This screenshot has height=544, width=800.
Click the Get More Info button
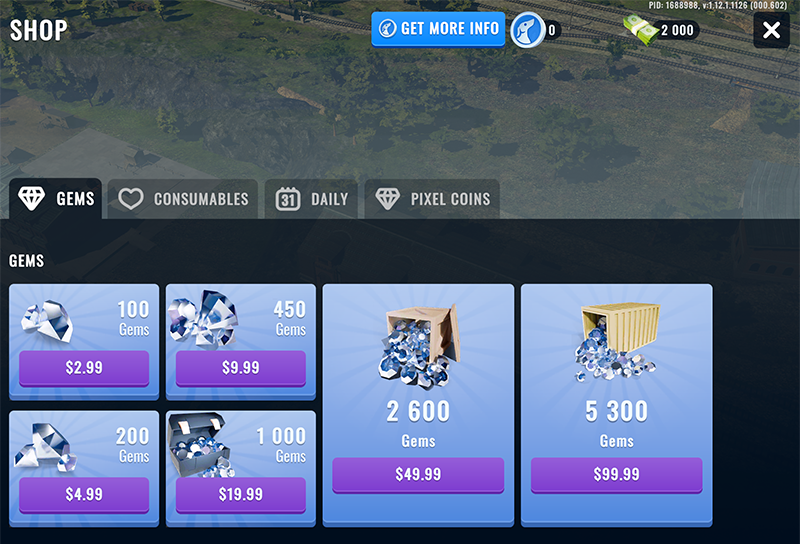[438, 29]
